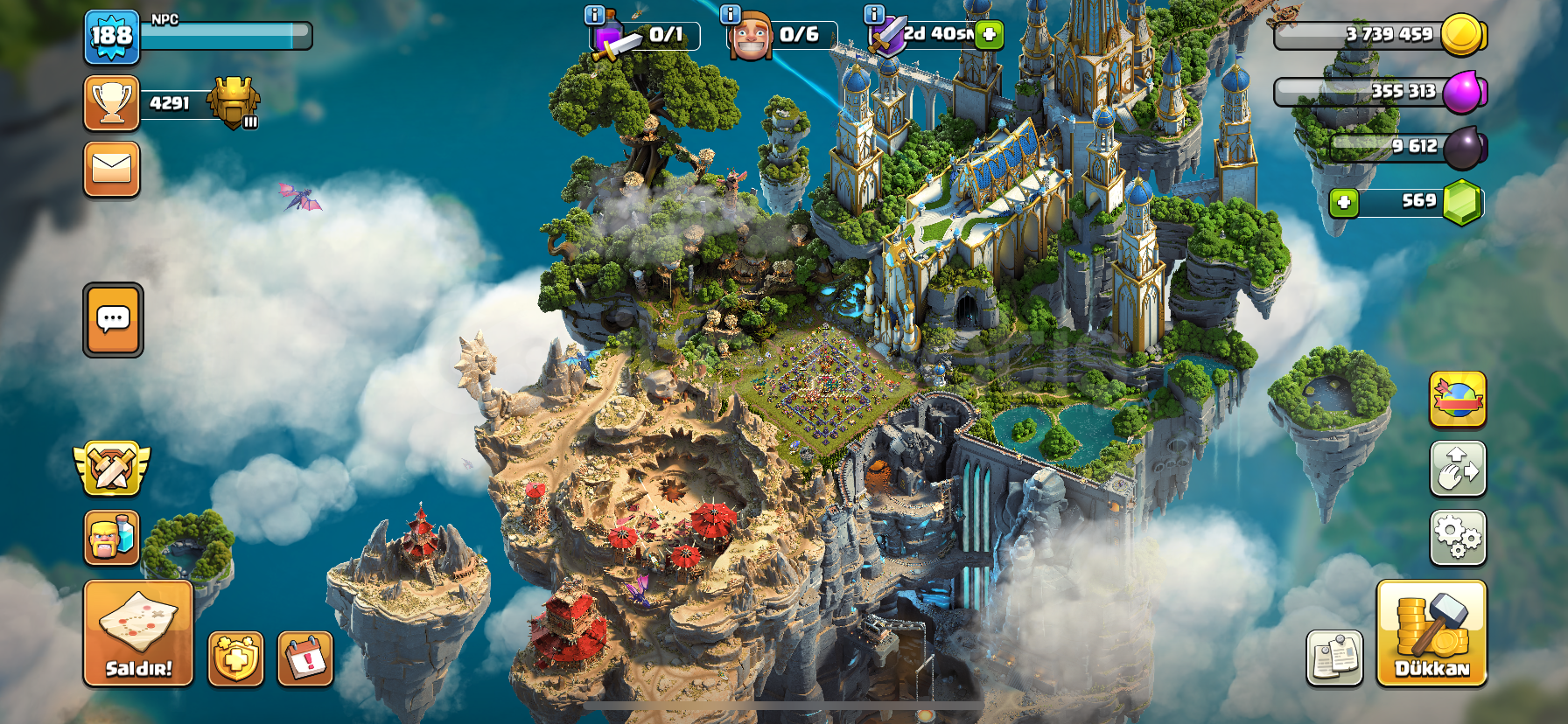
Task: Show builder info above the 0/6 counter
Action: coord(730,15)
